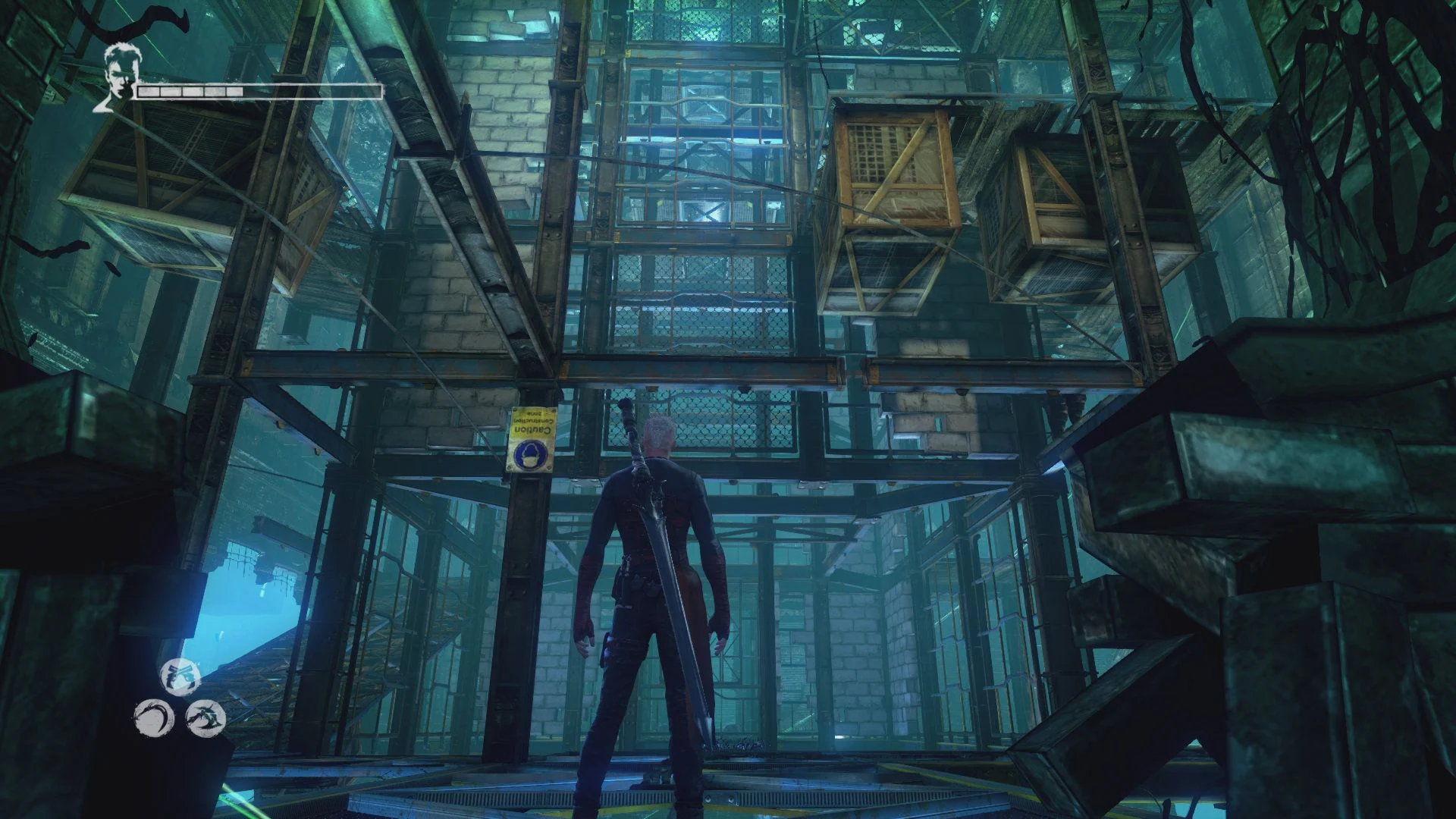Click the padlock symbol on the caution sign
This screenshot has width=1456, height=819.
click(x=531, y=455)
